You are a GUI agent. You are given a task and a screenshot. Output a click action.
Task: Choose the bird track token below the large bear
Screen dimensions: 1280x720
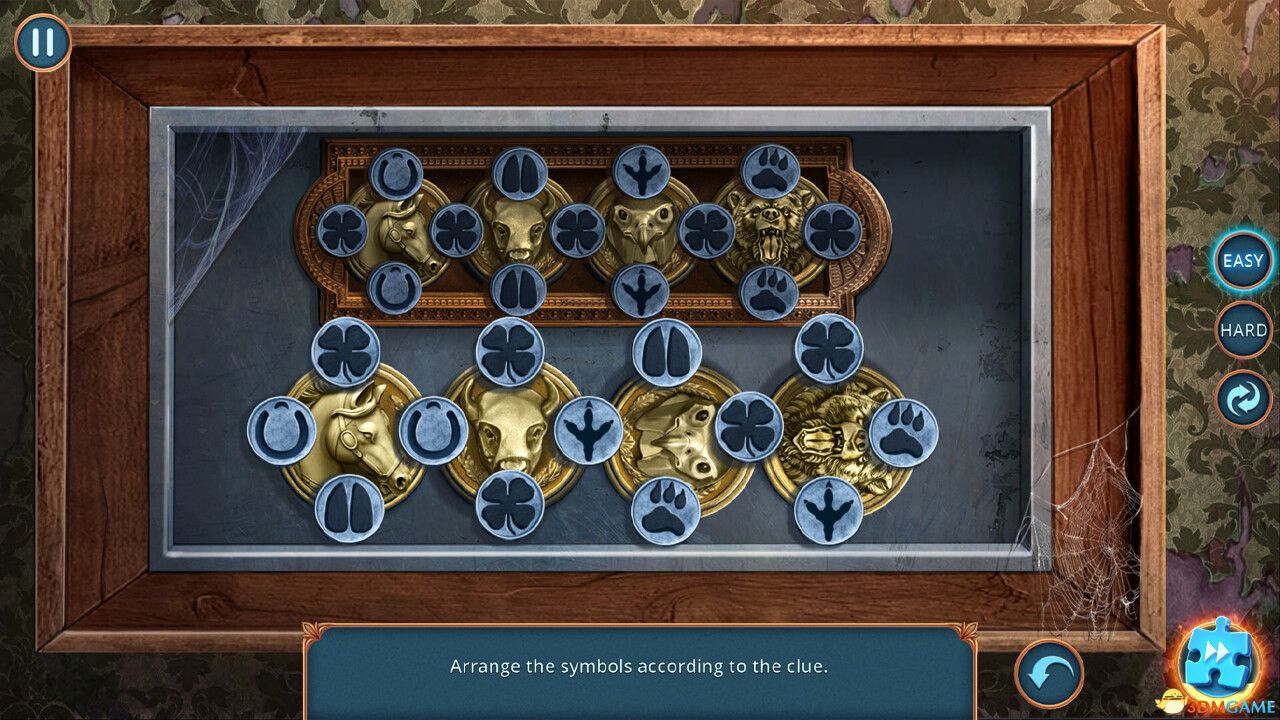click(x=828, y=510)
